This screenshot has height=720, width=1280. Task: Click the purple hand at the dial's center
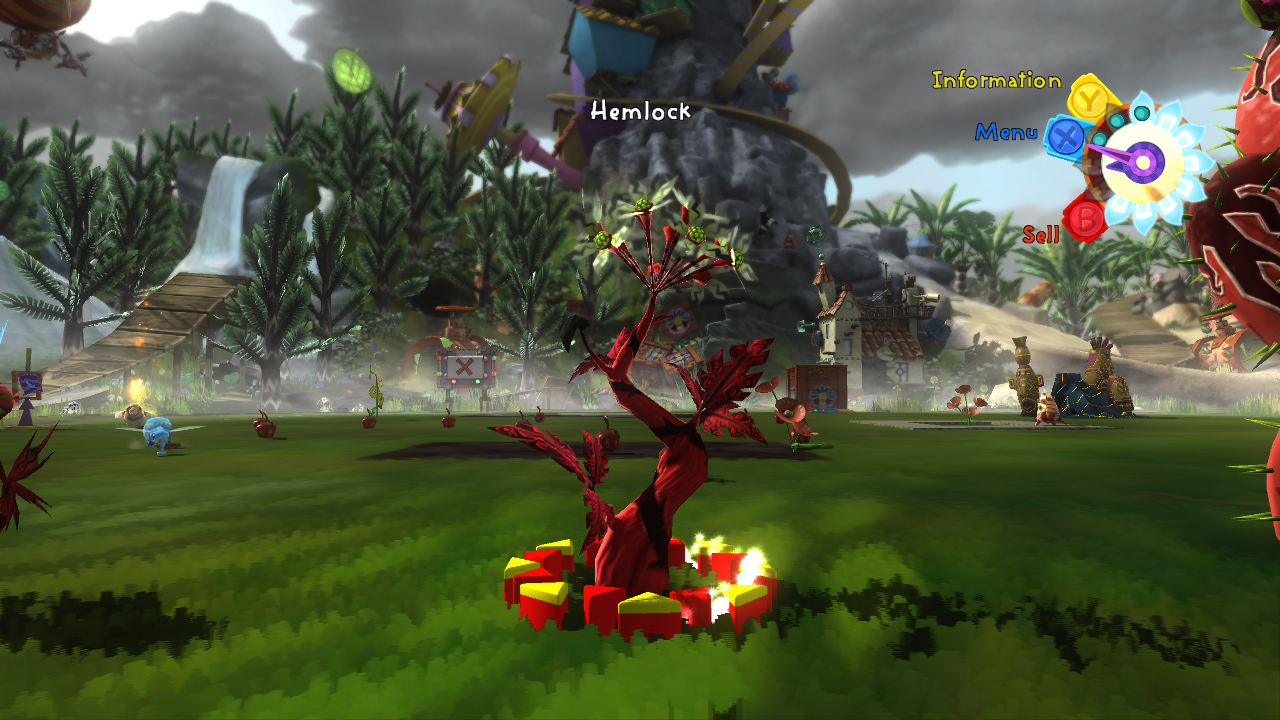click(1142, 160)
